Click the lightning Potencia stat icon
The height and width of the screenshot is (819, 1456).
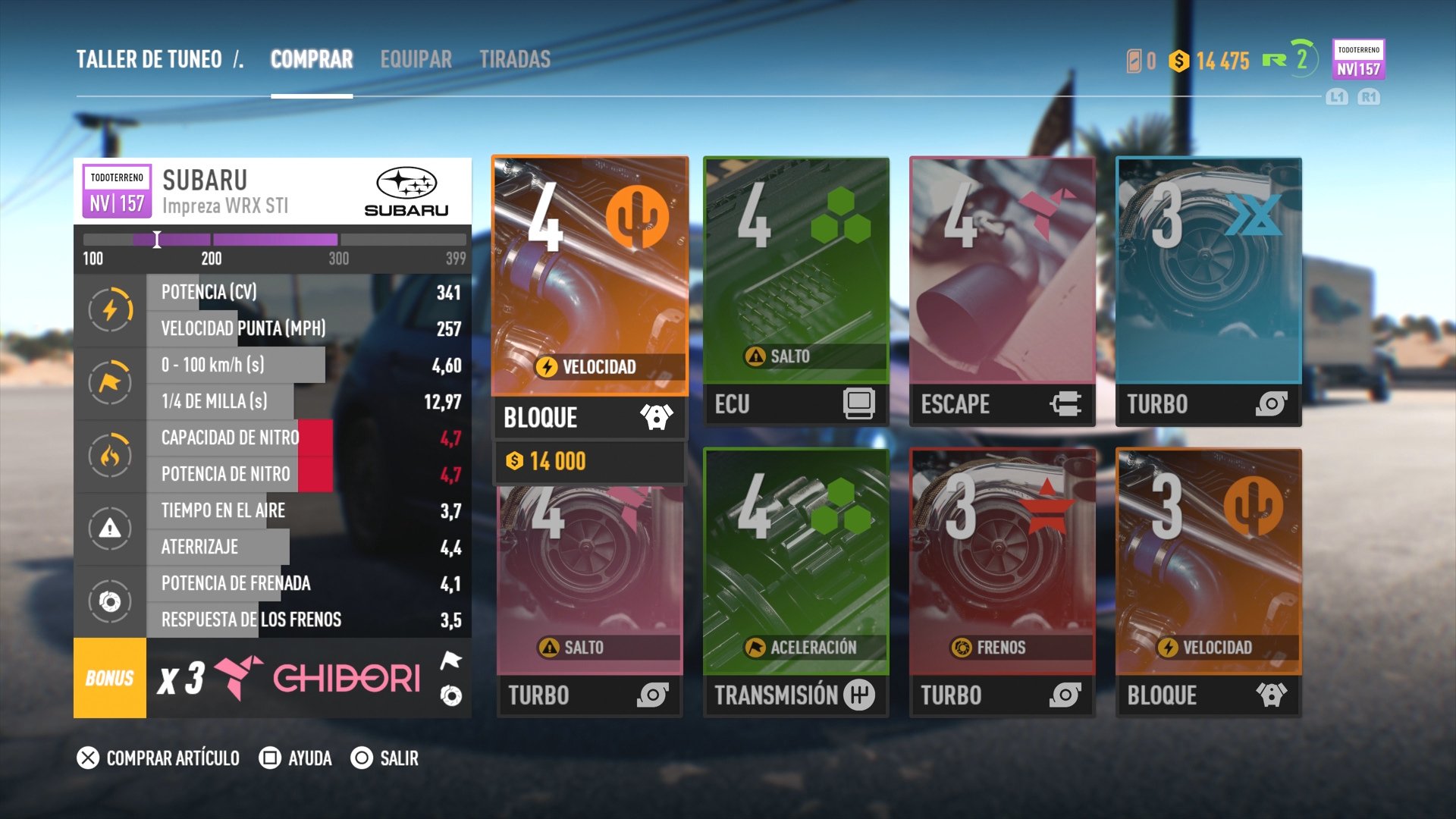[111, 310]
